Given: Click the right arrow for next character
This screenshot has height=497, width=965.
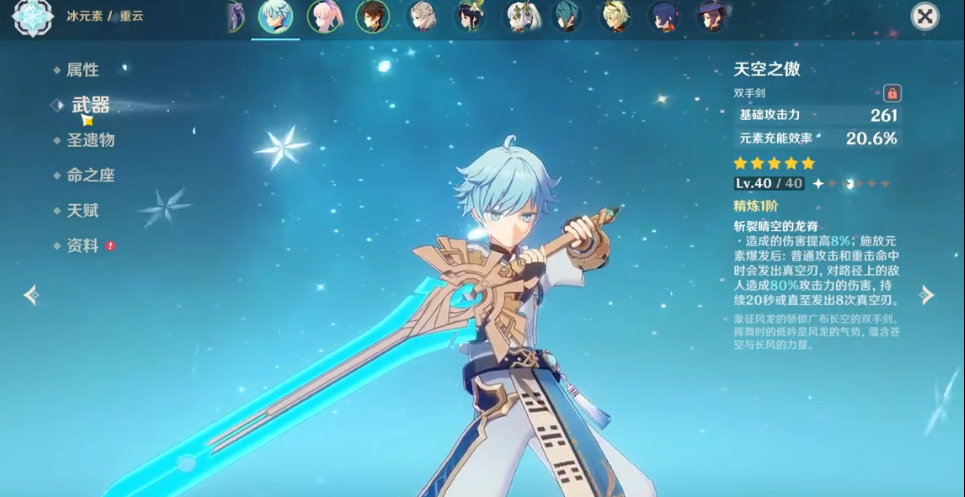Looking at the screenshot, I should 927,294.
